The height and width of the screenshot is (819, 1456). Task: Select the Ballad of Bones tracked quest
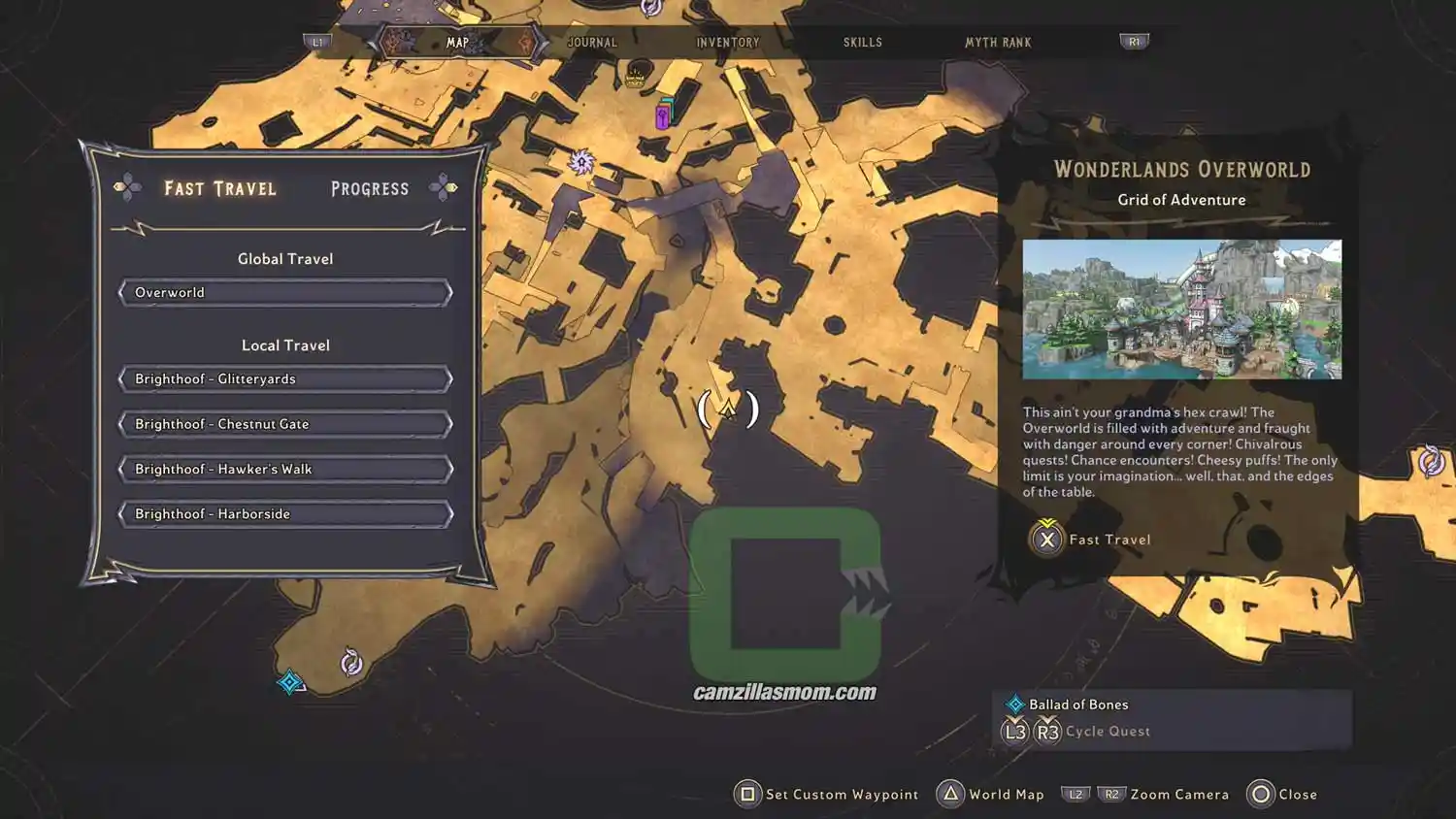tap(1077, 704)
